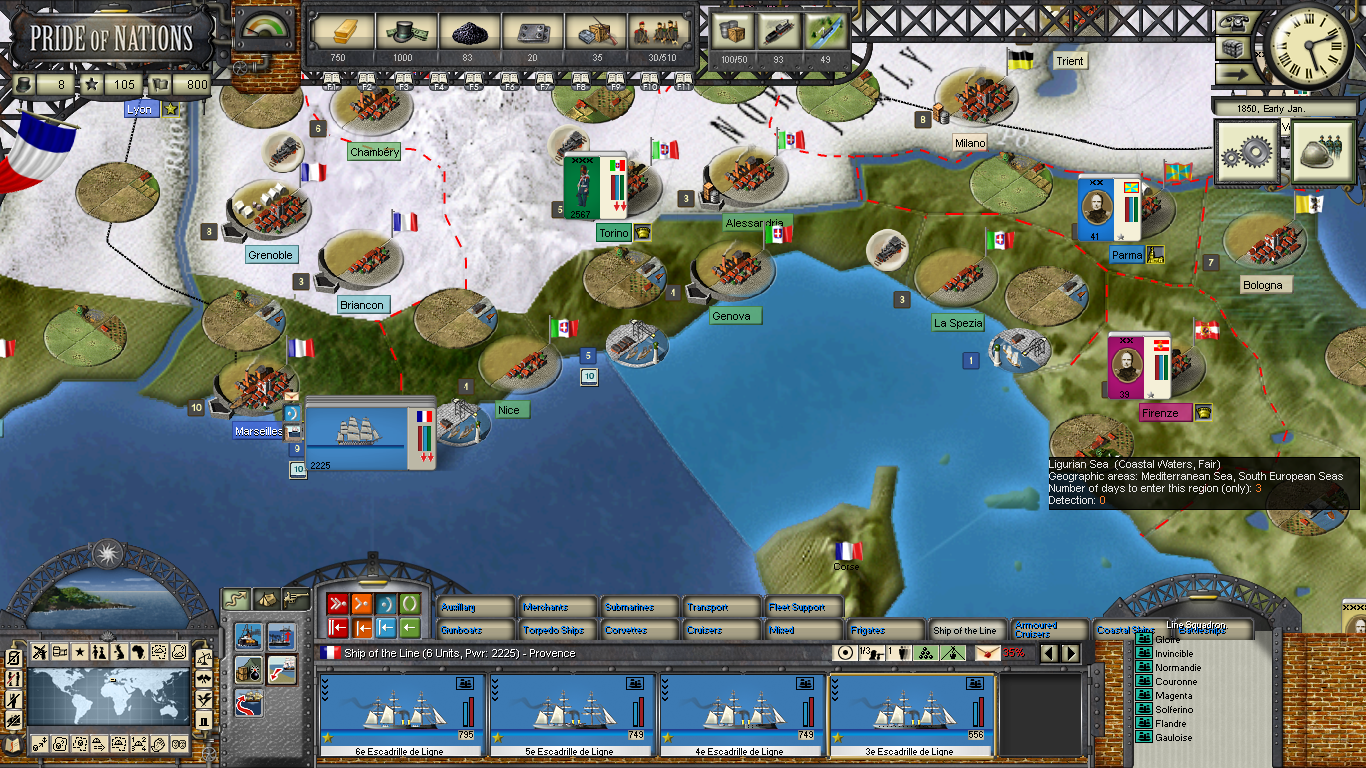
Task: Open the ledger book icon
Action: click(x=14, y=743)
